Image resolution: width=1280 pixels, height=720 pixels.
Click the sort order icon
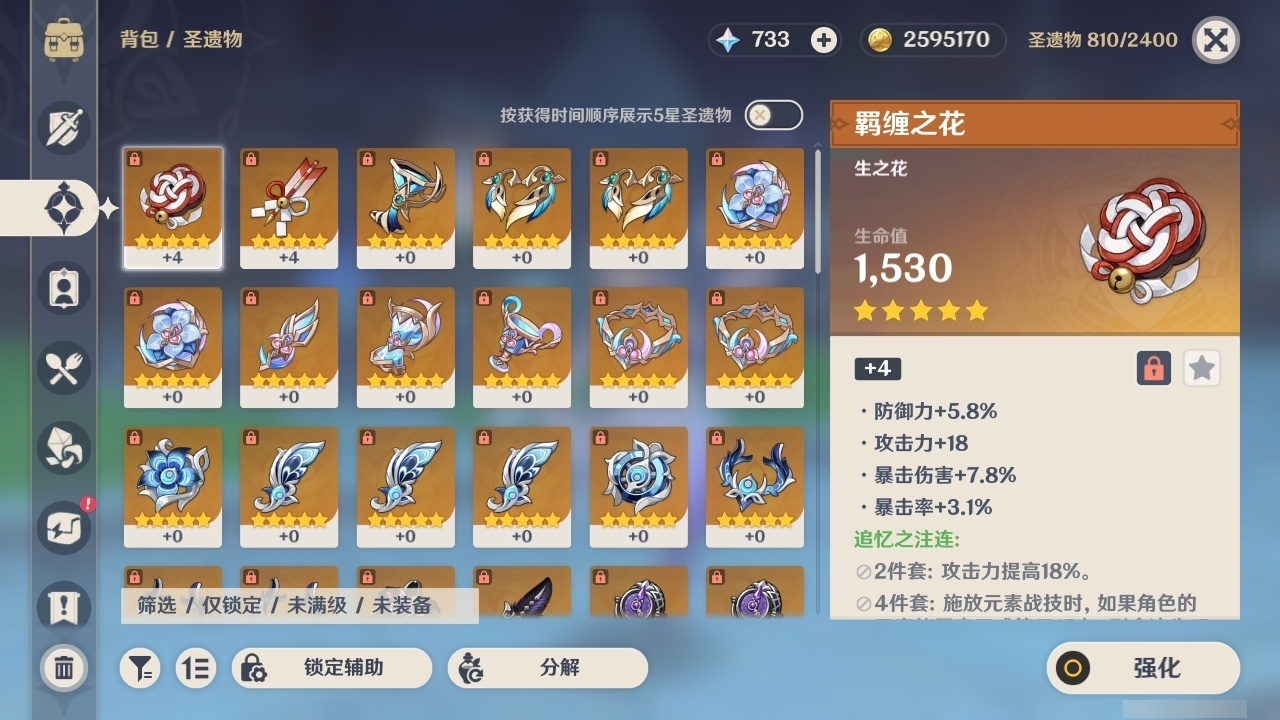pyautogui.click(x=196, y=668)
